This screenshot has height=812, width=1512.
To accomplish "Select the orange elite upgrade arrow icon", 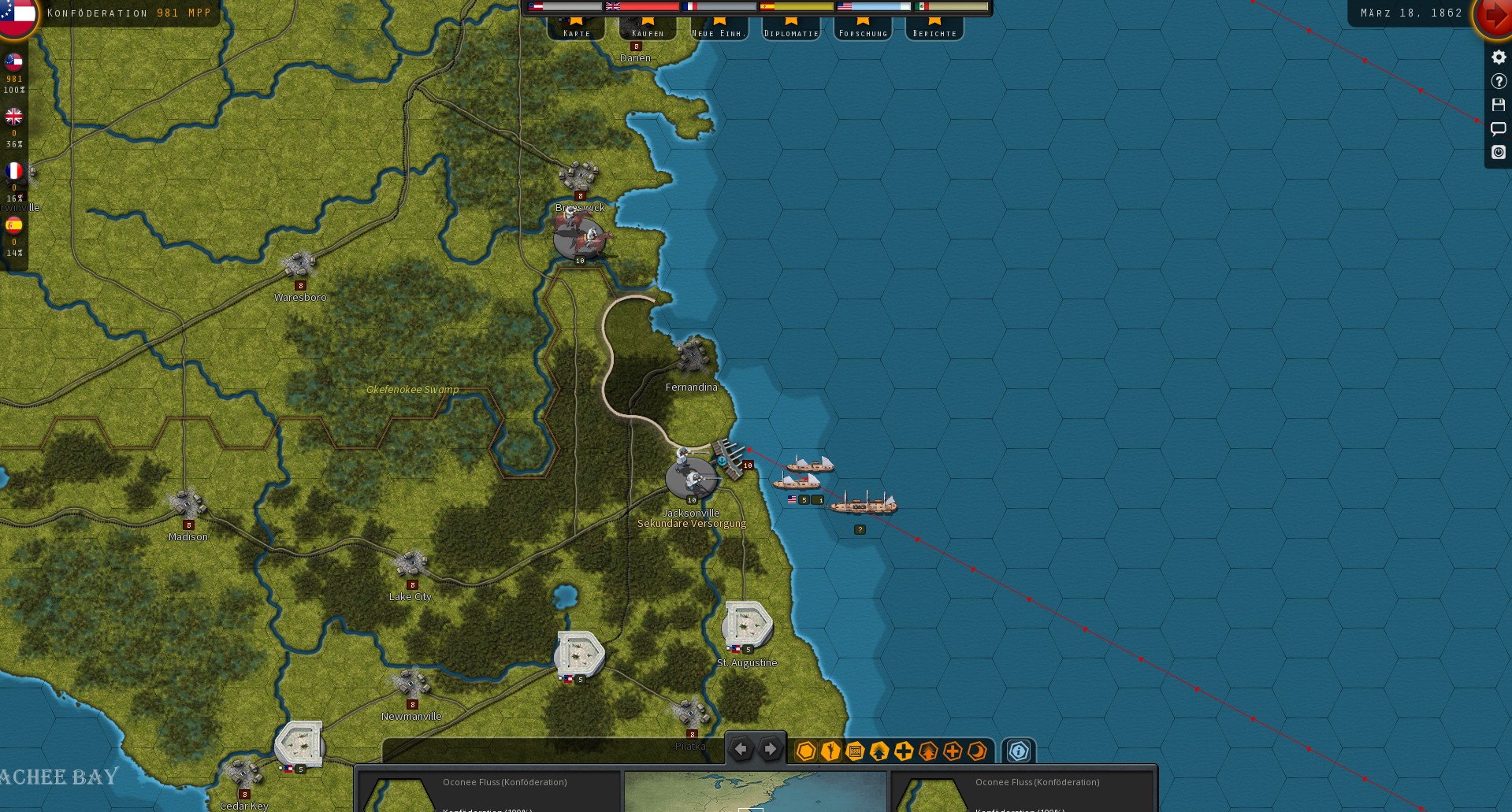I will point(927,751).
